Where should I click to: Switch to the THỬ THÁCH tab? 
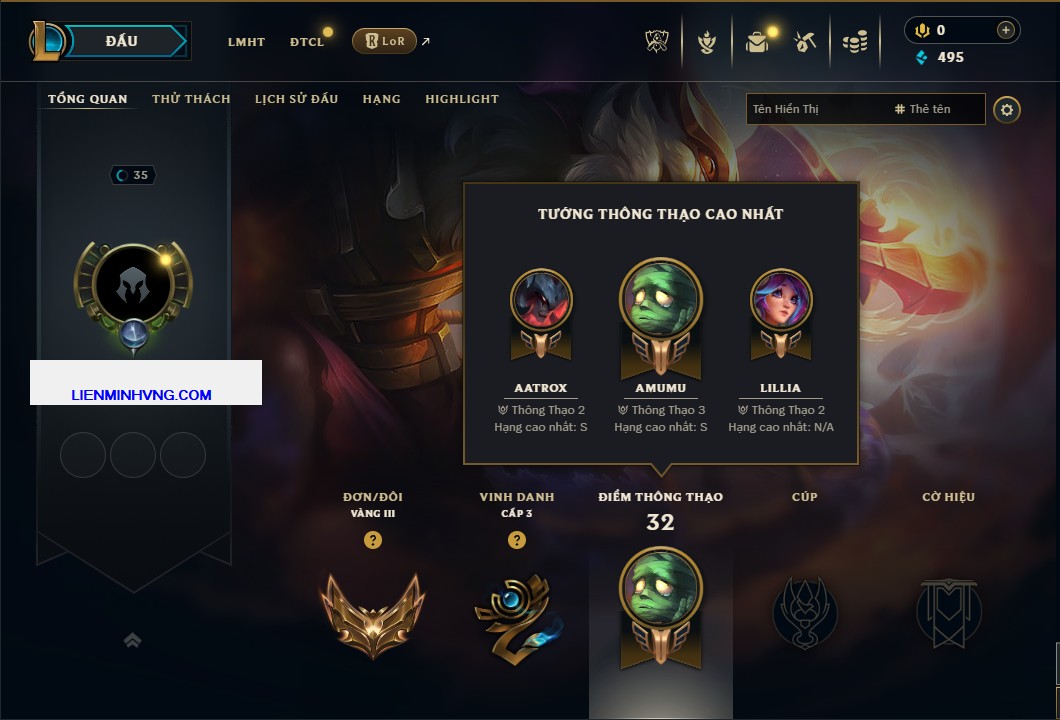click(191, 99)
